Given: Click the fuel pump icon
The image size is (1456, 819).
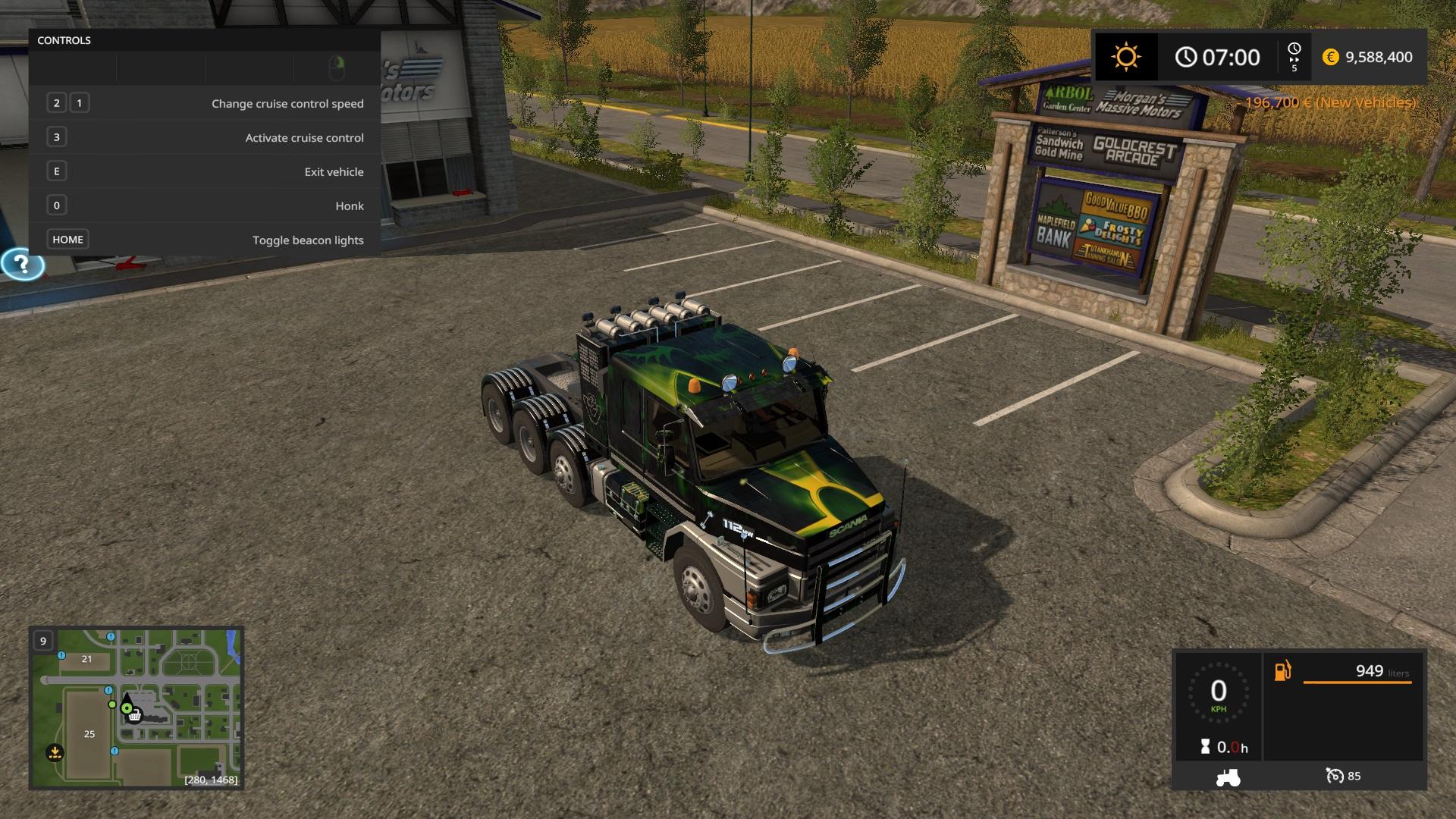Looking at the screenshot, I should click(1282, 671).
